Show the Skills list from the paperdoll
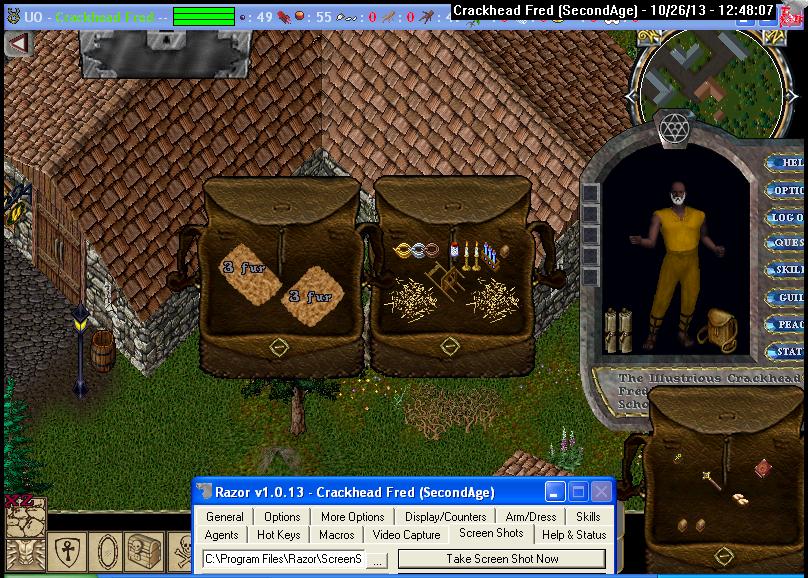The image size is (808, 578). pos(789,270)
